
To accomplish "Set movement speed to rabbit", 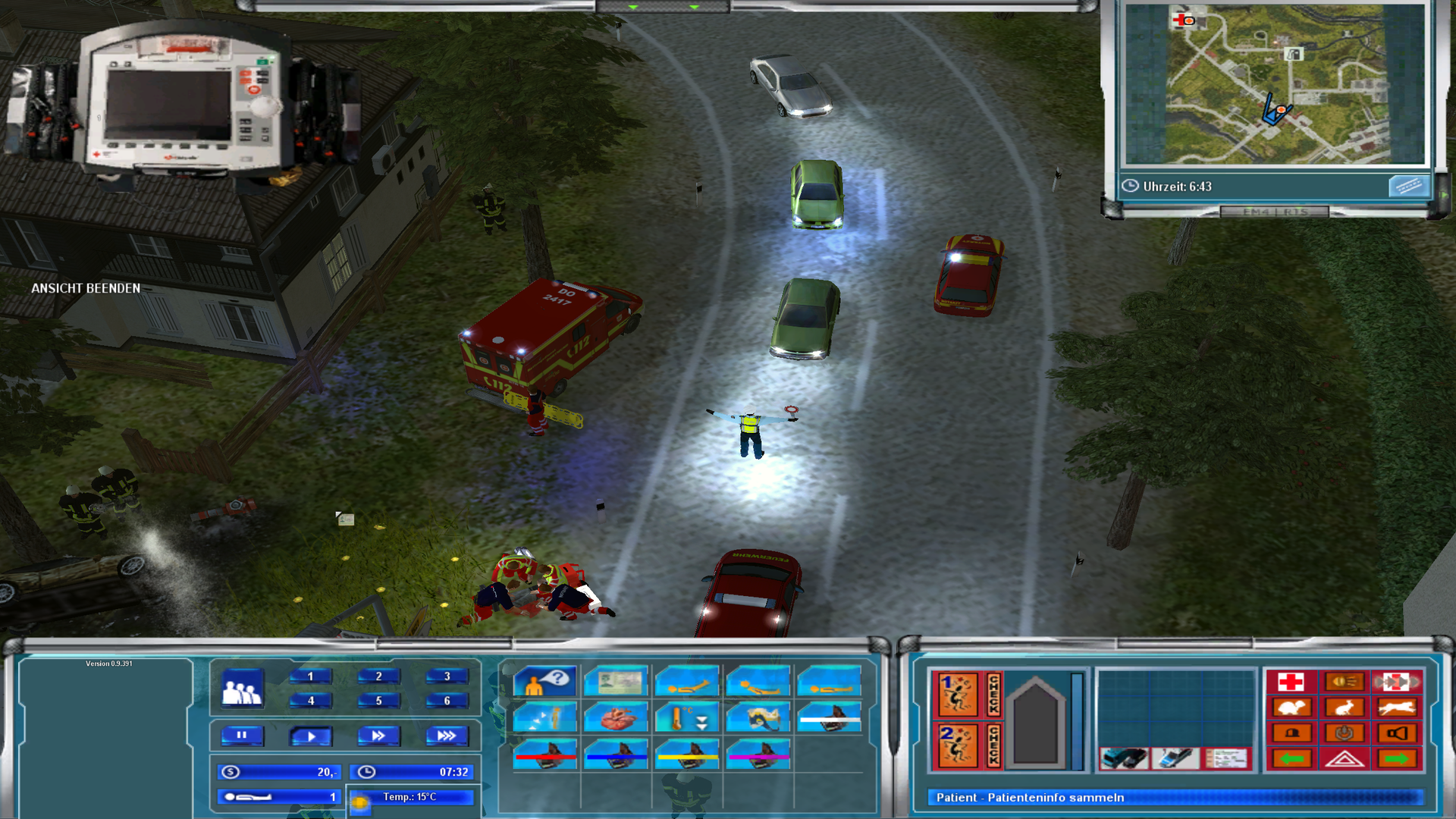I will (1344, 708).
